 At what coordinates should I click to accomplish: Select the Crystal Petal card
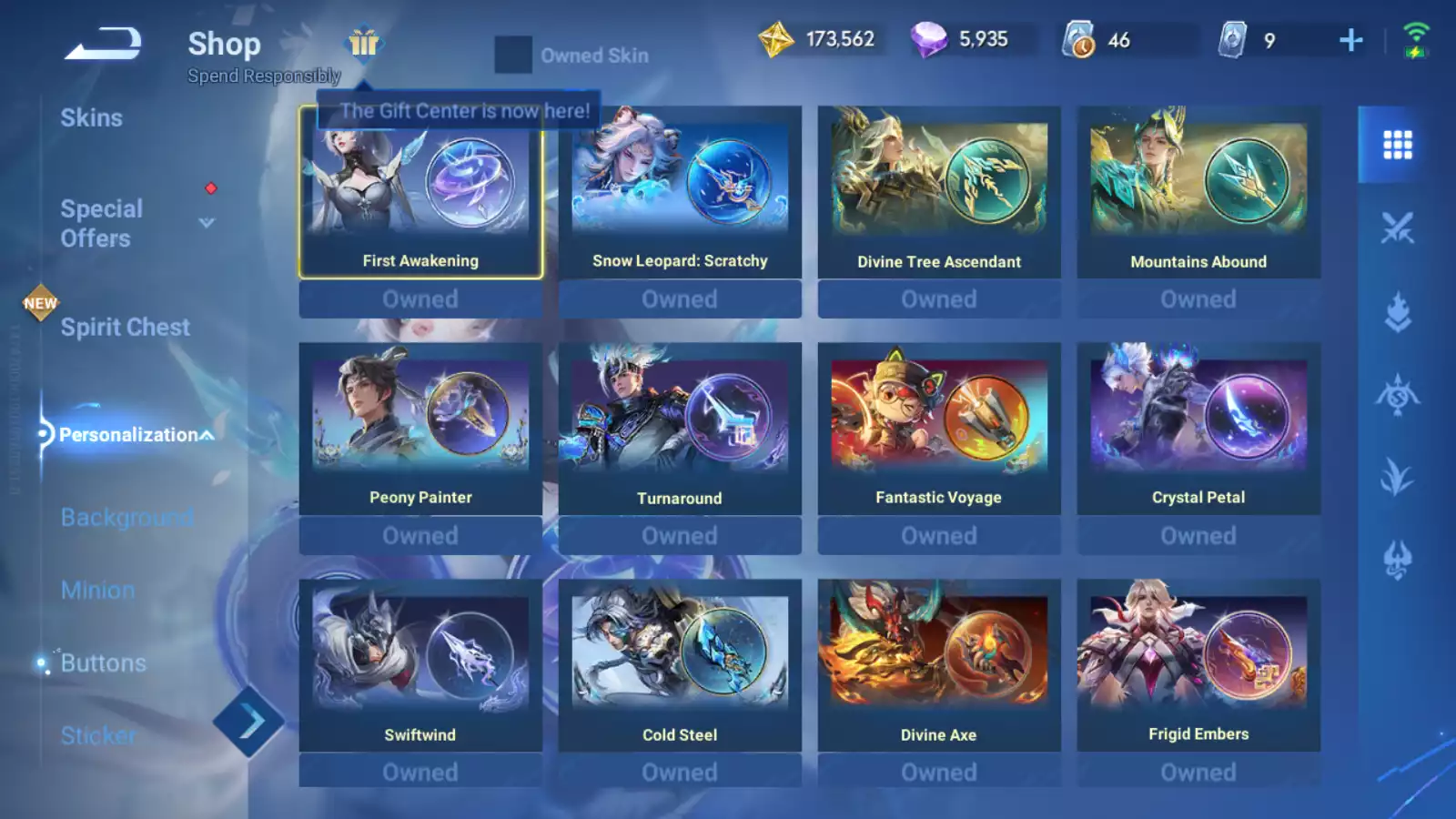pyautogui.click(x=1198, y=429)
